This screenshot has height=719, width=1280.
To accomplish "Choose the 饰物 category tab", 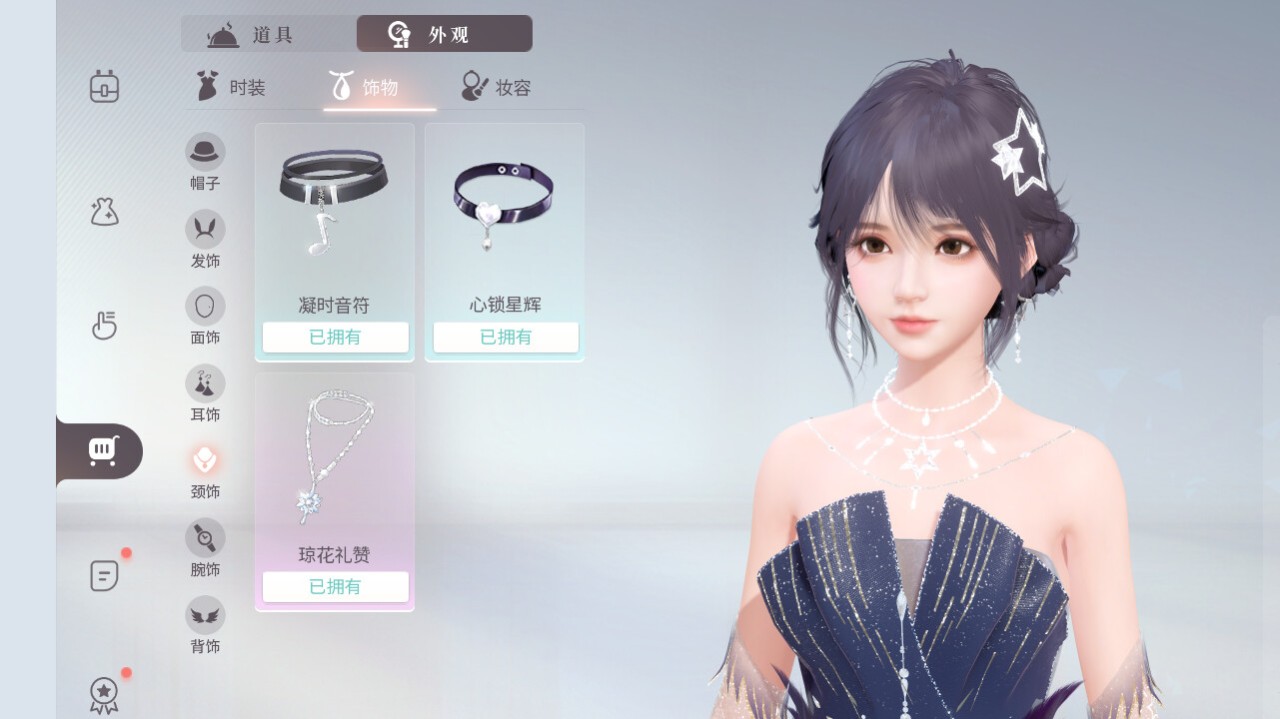I will 365,88.
